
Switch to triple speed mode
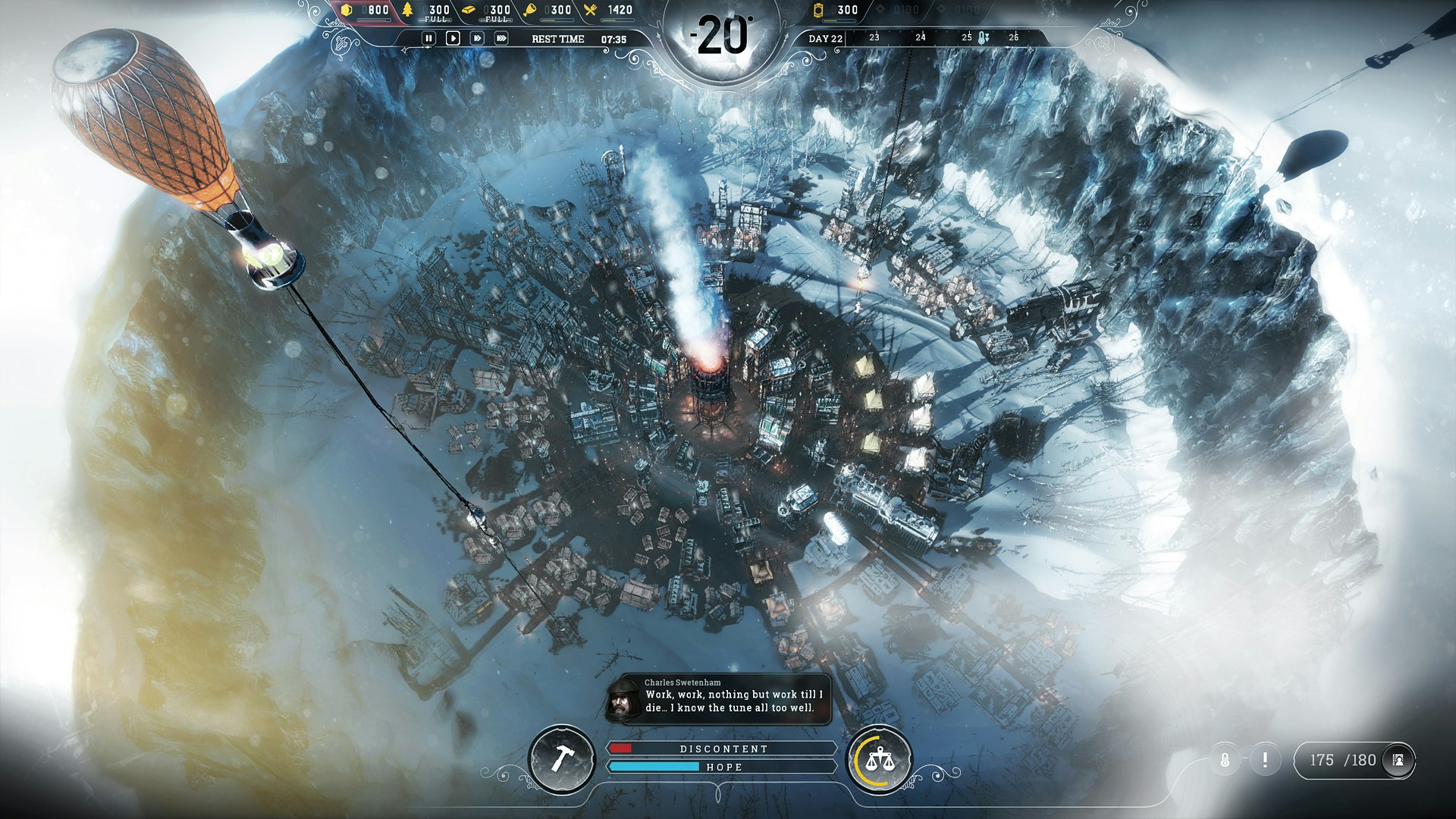[501, 38]
